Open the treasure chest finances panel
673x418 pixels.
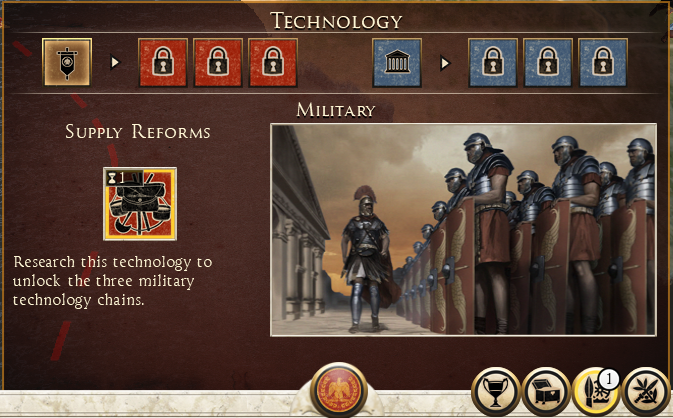pyautogui.click(x=547, y=393)
